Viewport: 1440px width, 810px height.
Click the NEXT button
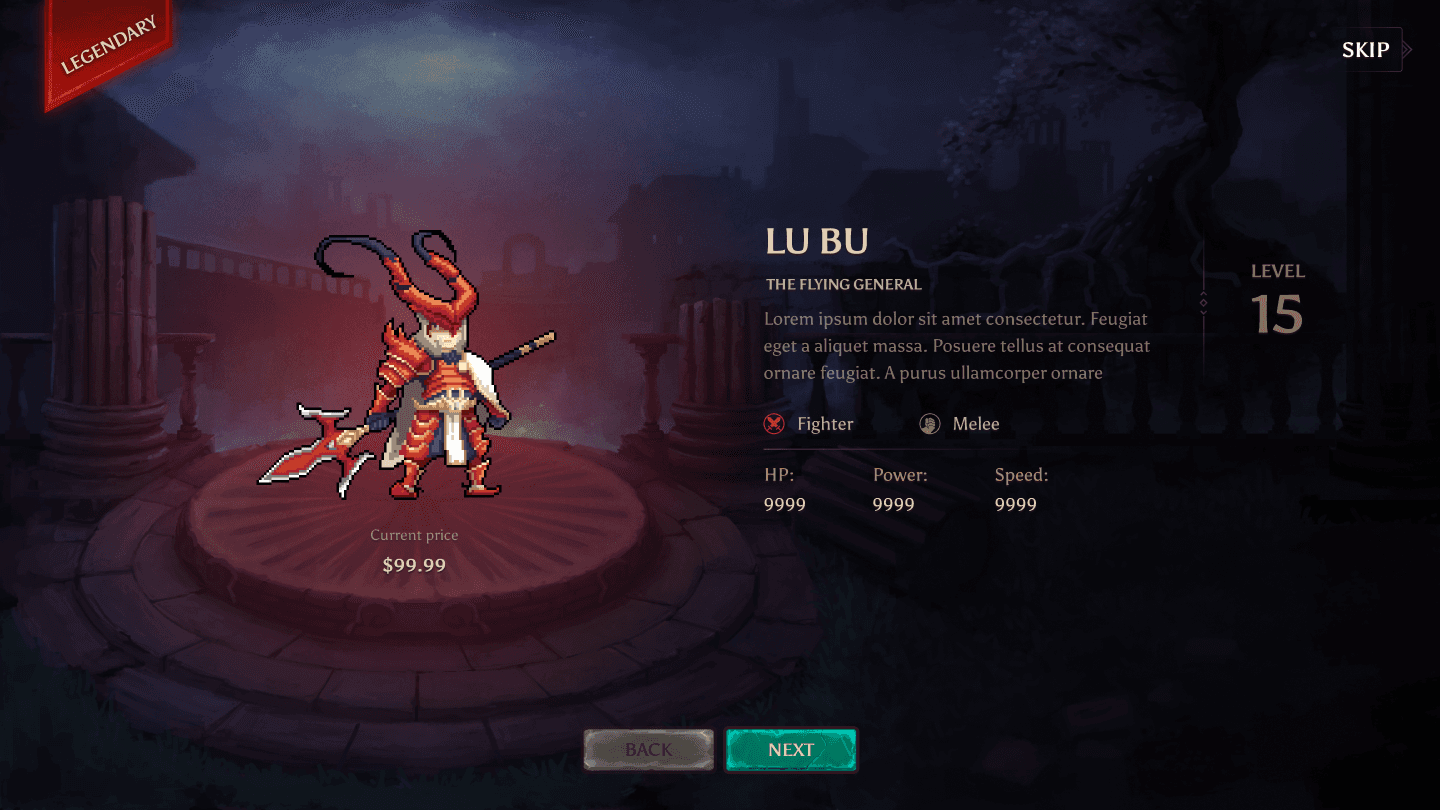click(x=791, y=750)
